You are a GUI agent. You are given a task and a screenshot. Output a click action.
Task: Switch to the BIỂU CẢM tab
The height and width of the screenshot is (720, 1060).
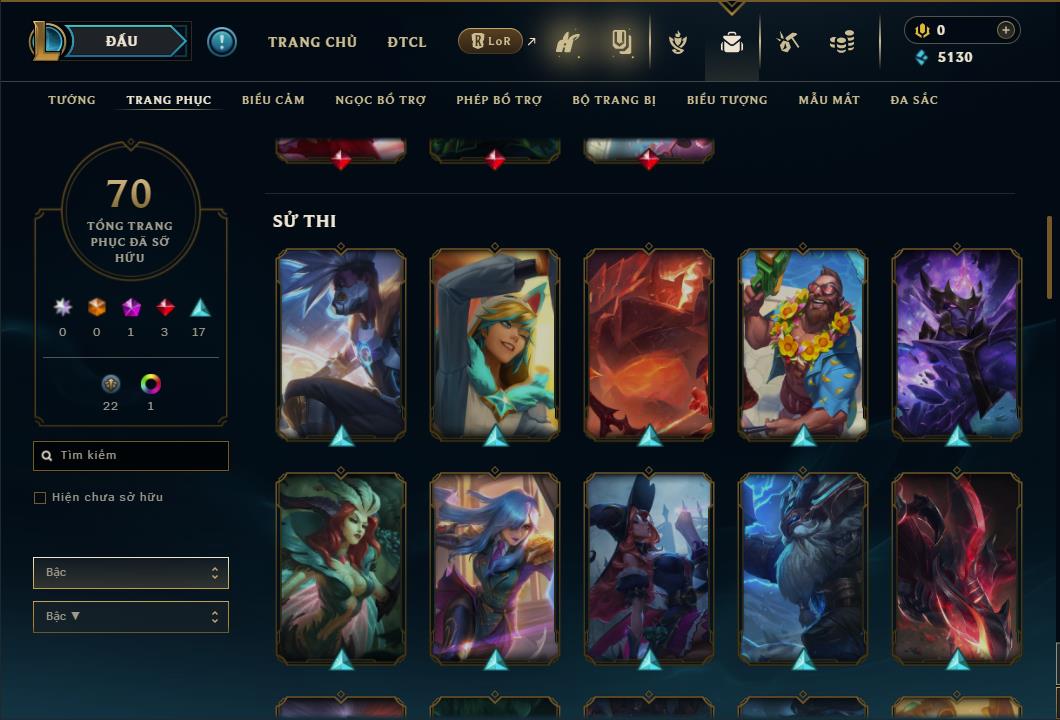(x=273, y=100)
